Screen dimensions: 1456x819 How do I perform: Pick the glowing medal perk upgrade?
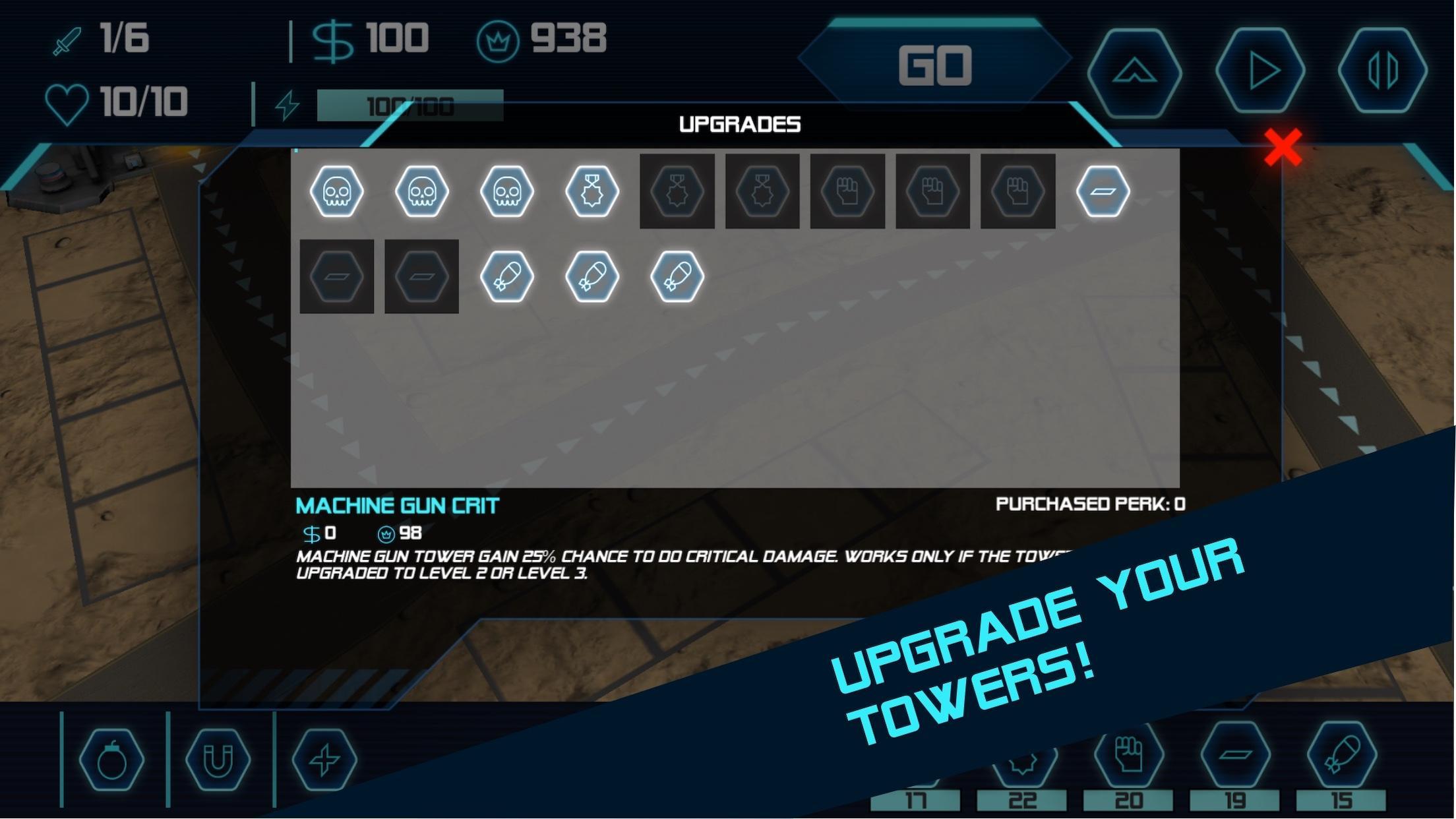[x=591, y=191]
